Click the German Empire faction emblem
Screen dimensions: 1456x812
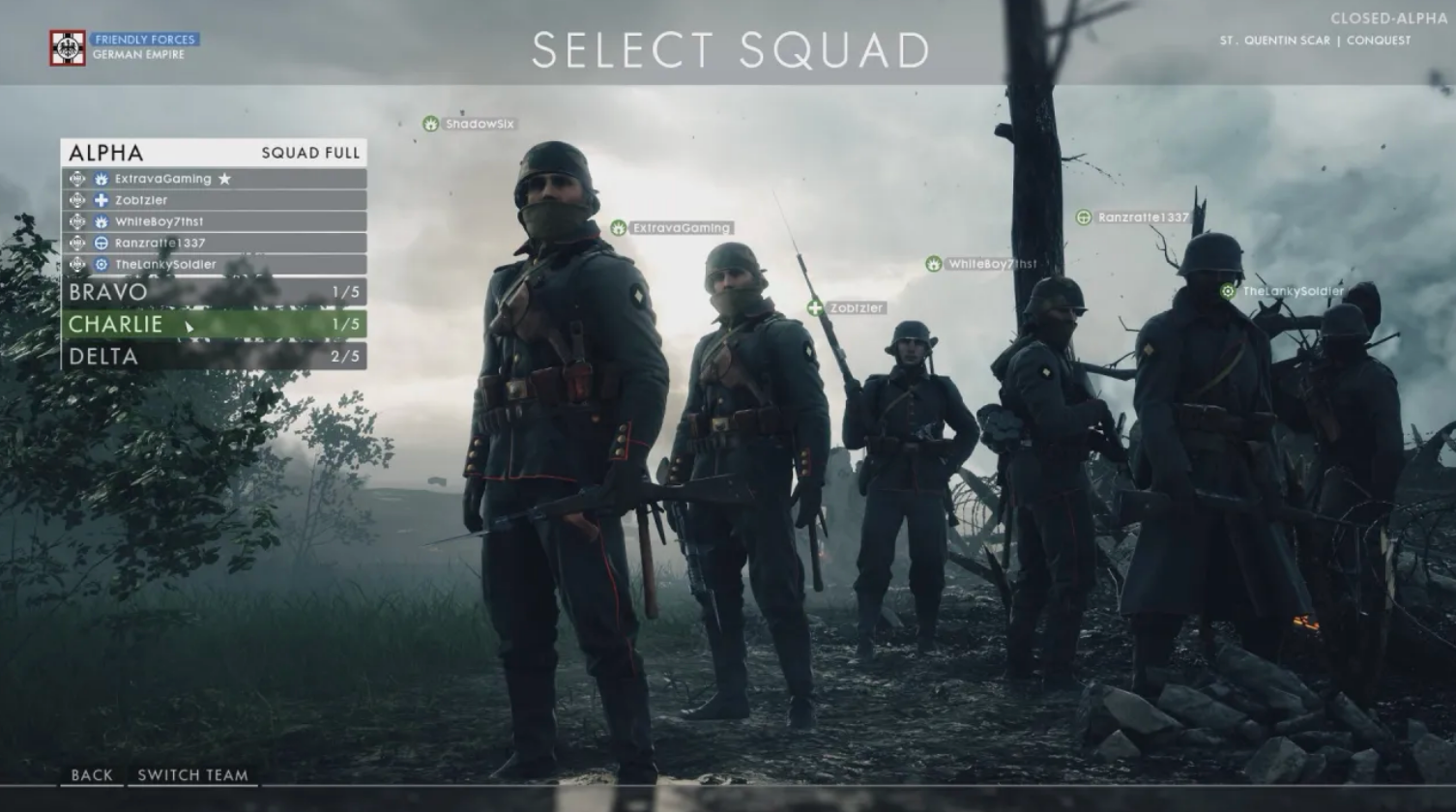tap(66, 46)
